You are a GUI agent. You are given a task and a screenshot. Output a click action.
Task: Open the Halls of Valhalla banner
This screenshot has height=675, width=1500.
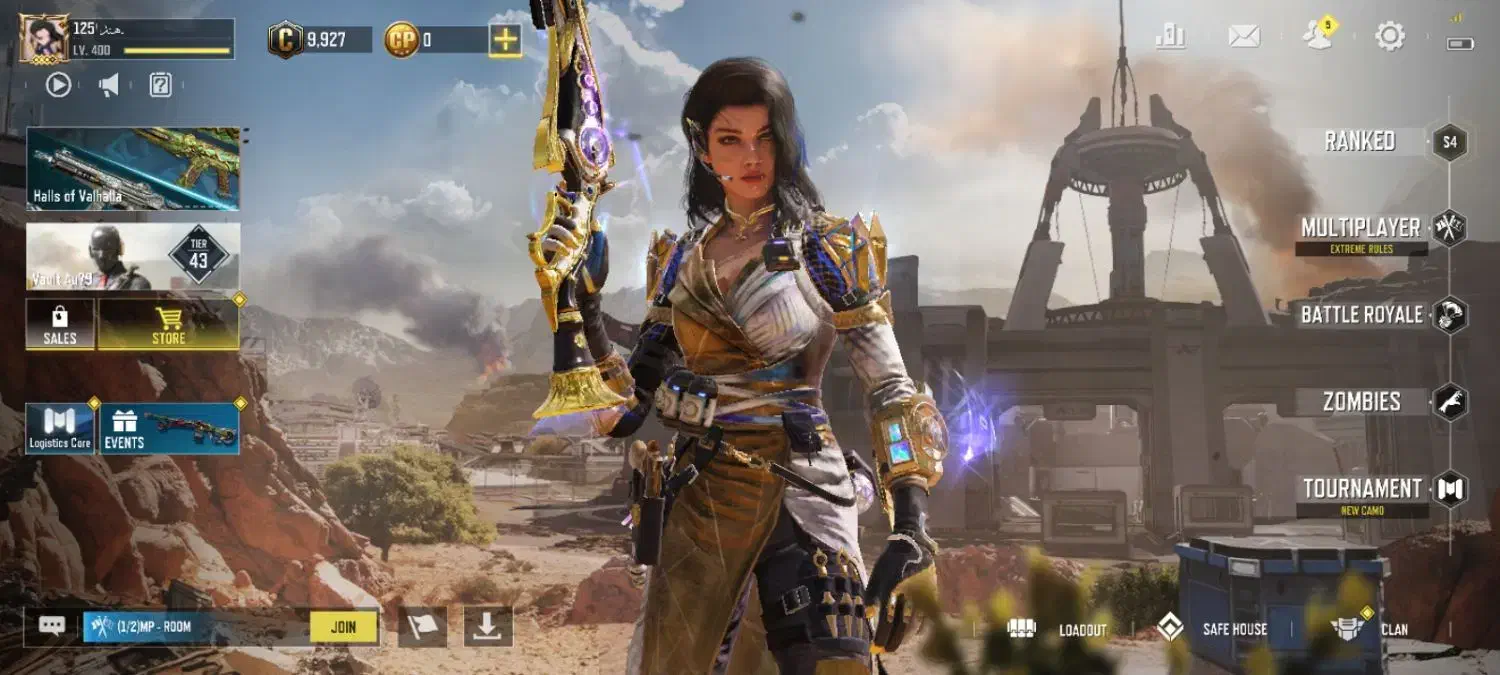click(133, 168)
